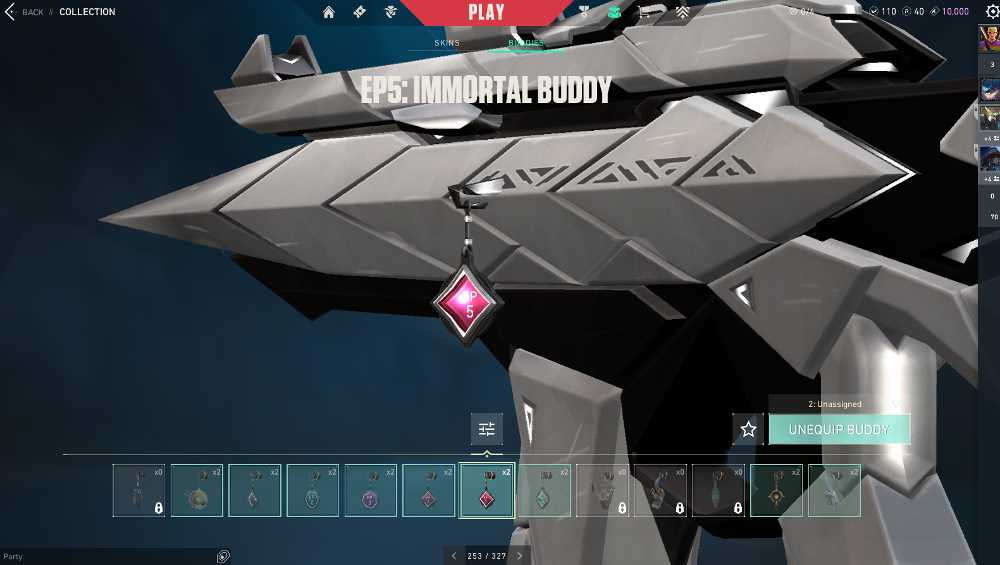The width and height of the screenshot is (1000, 565).
Task: Open the buddy slot assignment dropdown
Action: point(838,404)
